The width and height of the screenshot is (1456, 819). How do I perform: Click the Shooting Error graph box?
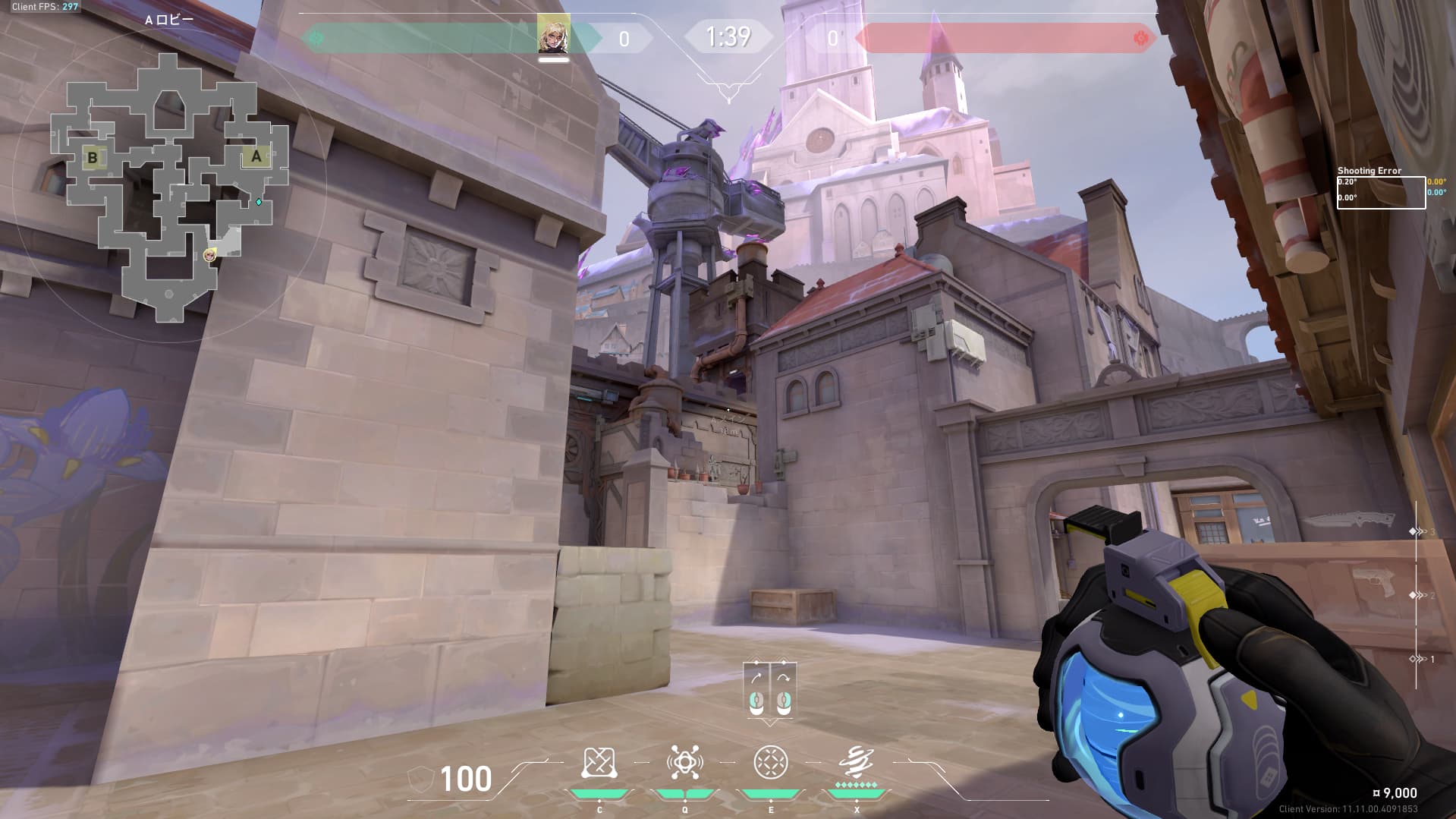click(x=1380, y=192)
